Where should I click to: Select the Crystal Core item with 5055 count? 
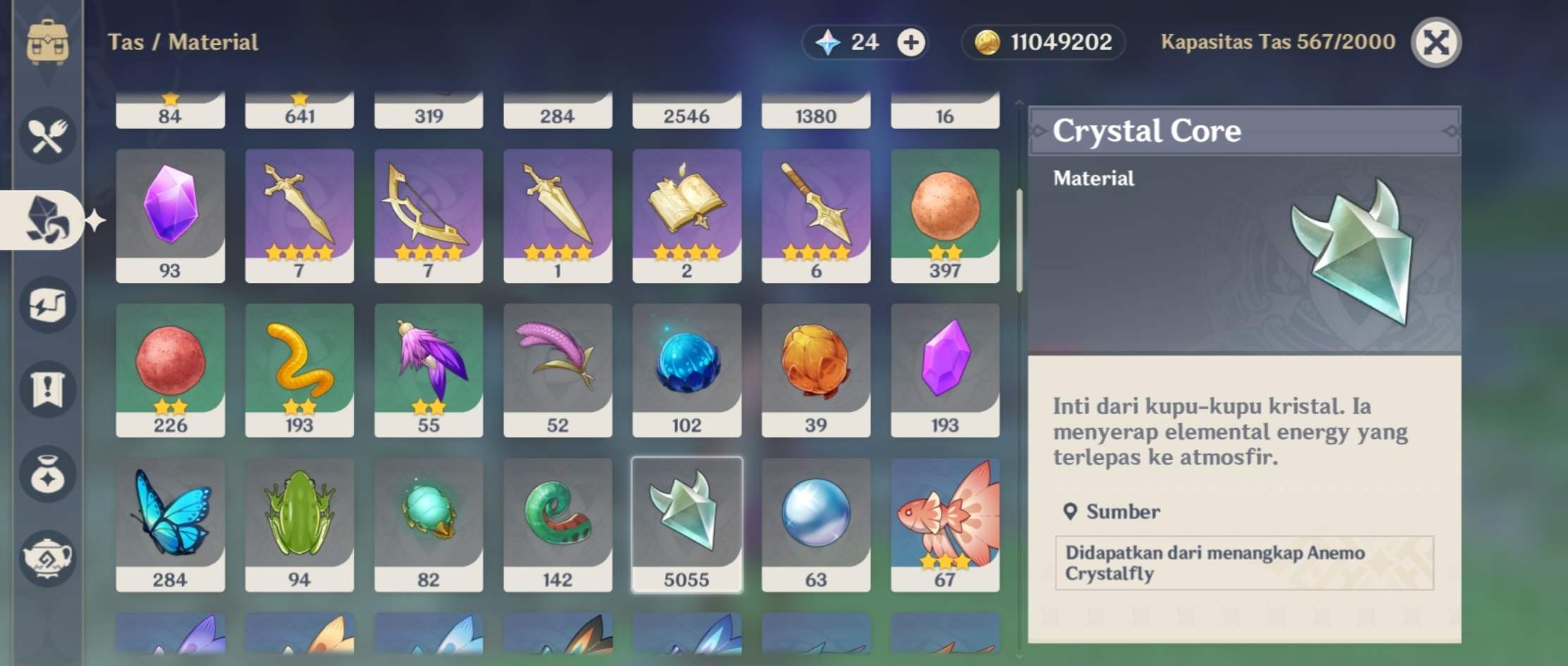coord(687,523)
